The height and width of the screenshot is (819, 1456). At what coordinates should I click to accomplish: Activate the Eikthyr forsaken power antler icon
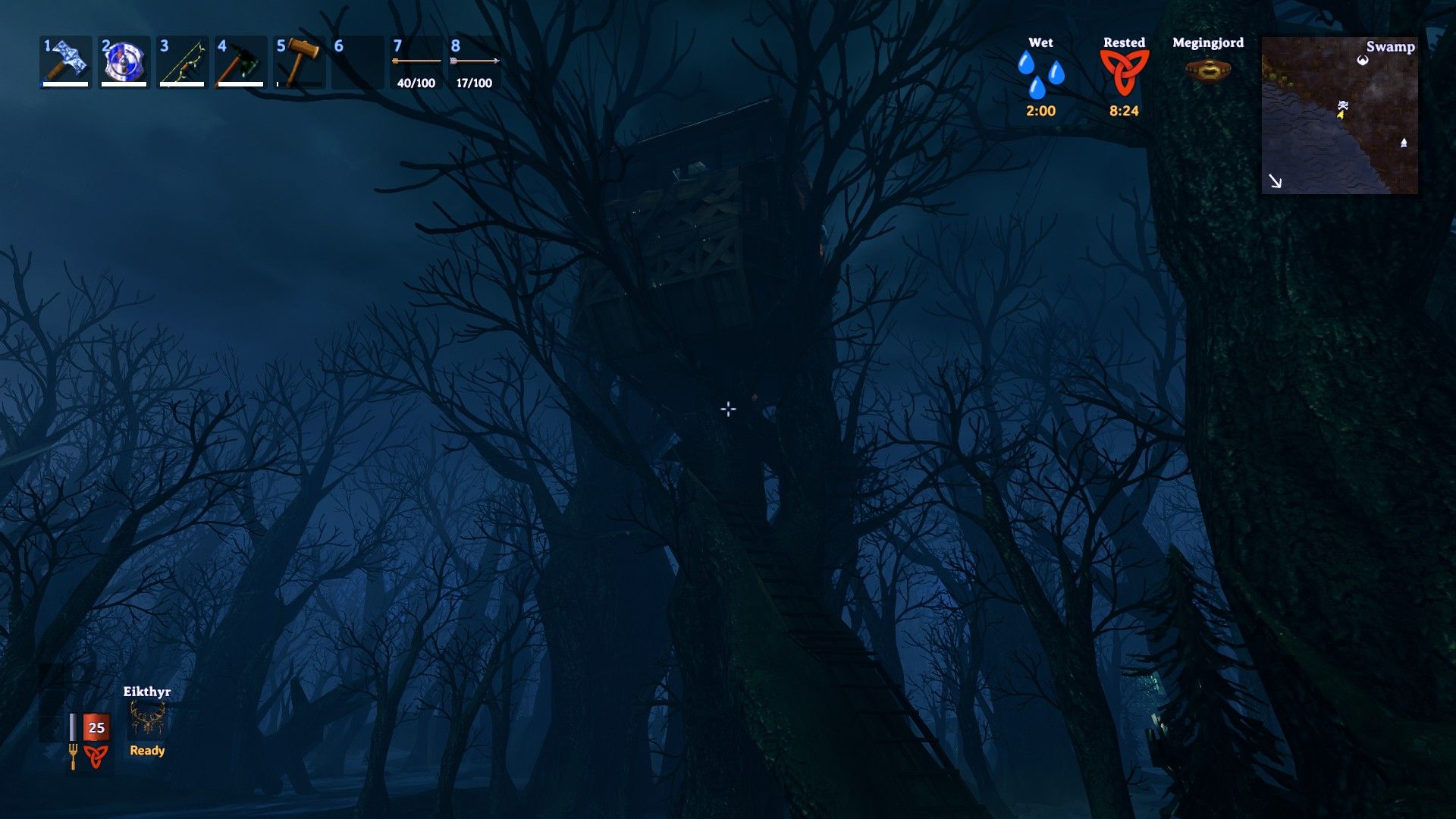coord(146,717)
